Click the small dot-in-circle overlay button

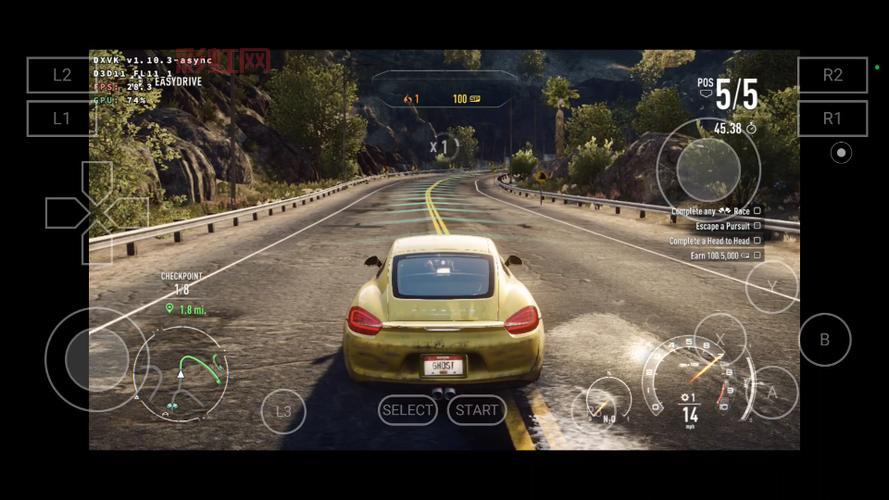841,153
